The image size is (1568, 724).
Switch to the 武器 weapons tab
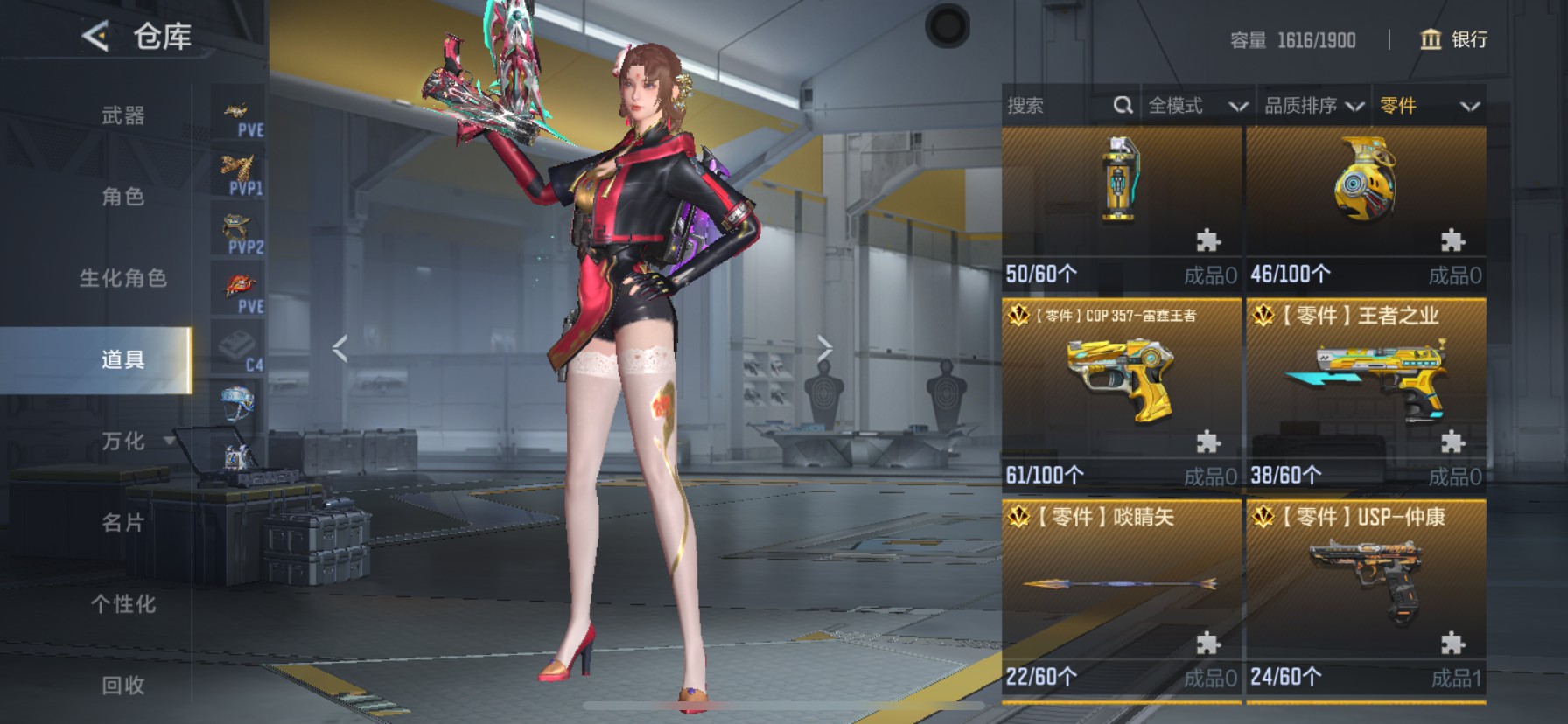pos(122,115)
